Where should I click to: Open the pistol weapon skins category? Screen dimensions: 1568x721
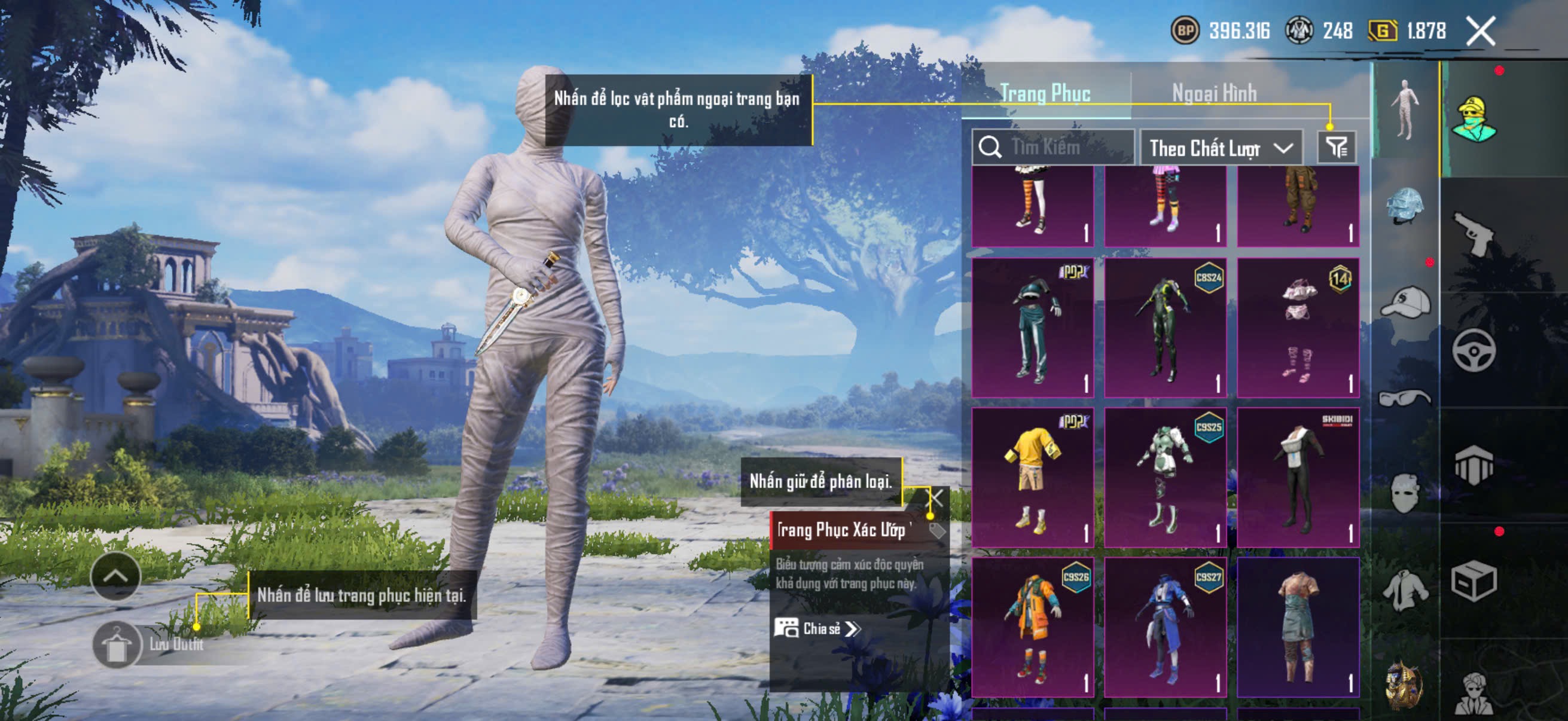(1473, 234)
